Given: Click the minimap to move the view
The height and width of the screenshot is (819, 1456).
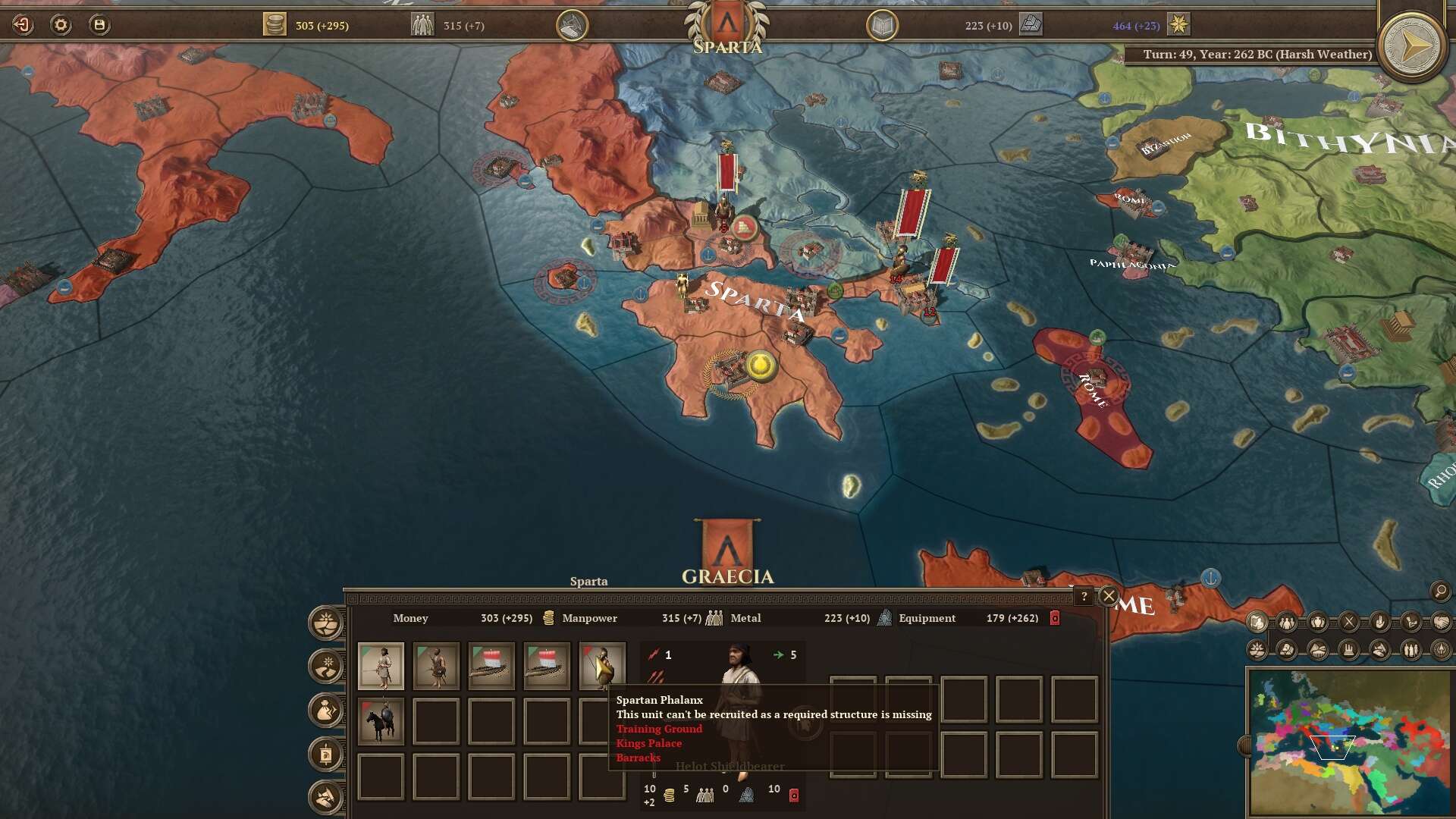Looking at the screenshot, I should (1350, 743).
